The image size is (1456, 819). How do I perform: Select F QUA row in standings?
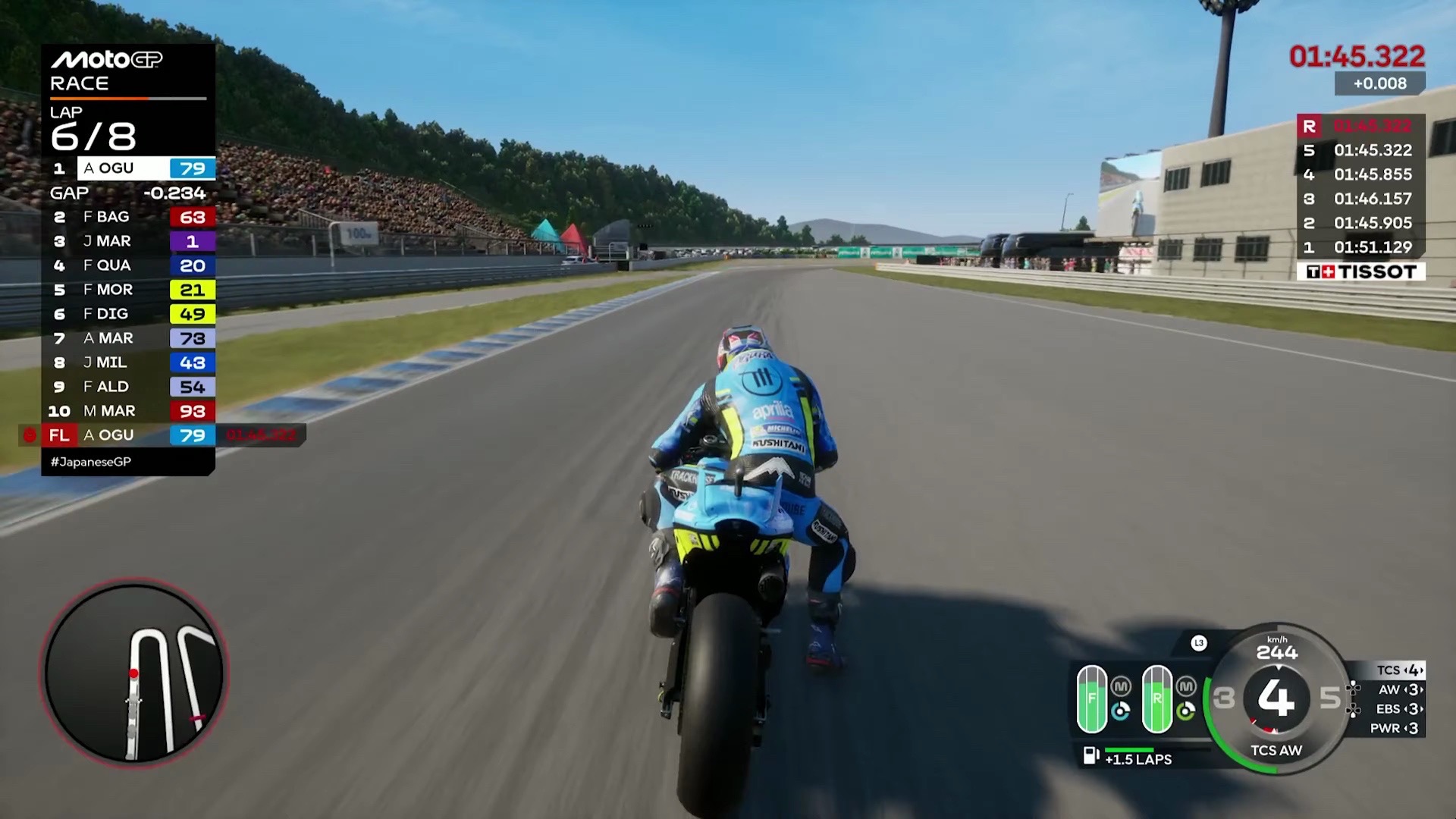pos(129,265)
